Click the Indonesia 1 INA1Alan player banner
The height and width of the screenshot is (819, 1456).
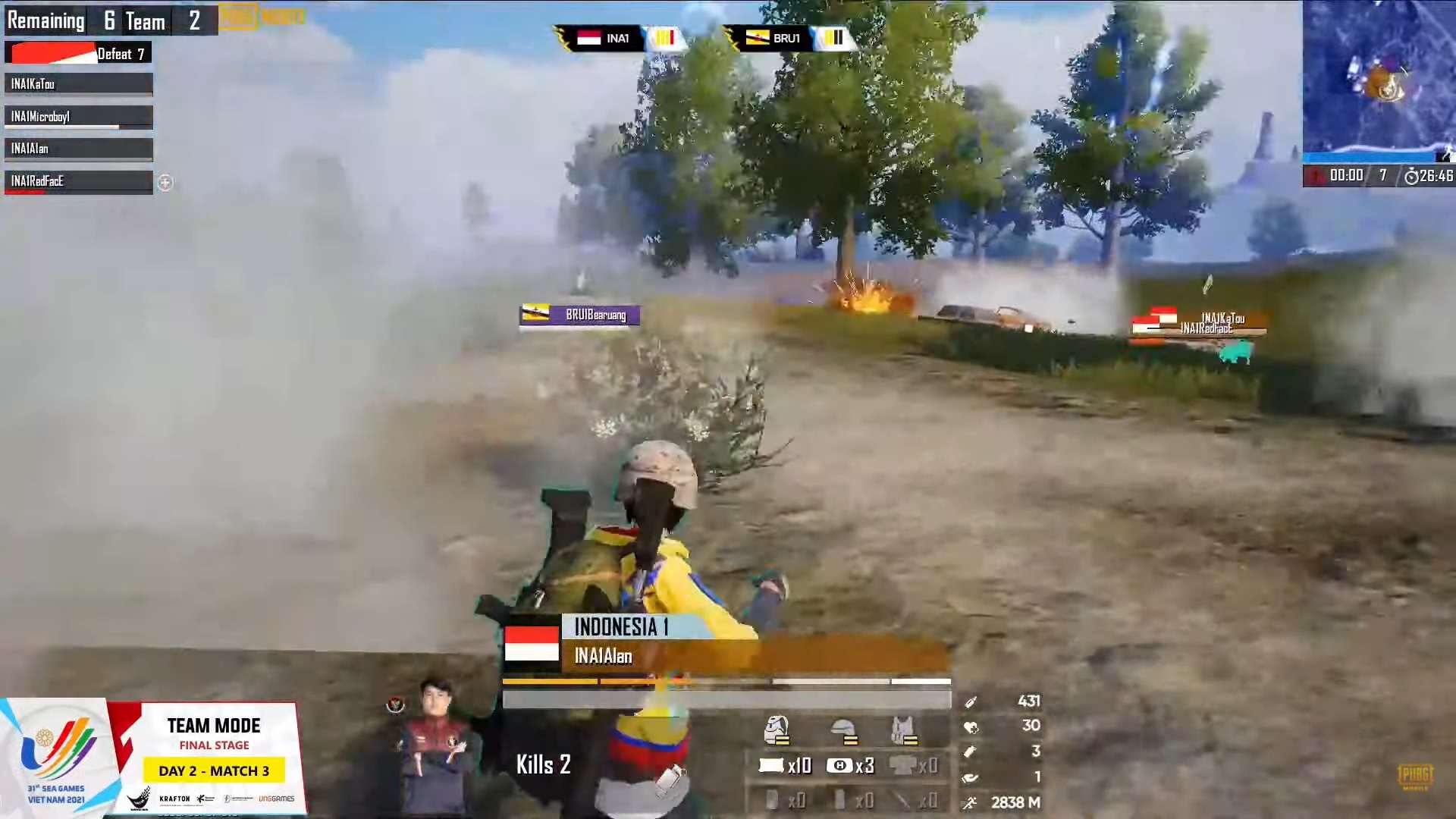point(724,642)
